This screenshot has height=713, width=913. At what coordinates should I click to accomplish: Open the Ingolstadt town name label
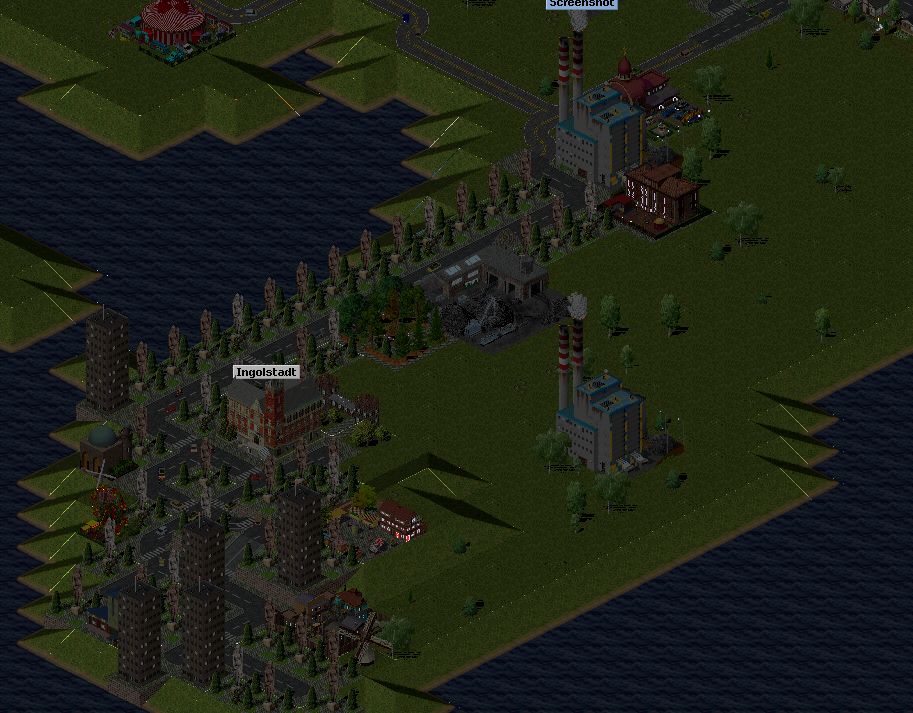point(266,372)
